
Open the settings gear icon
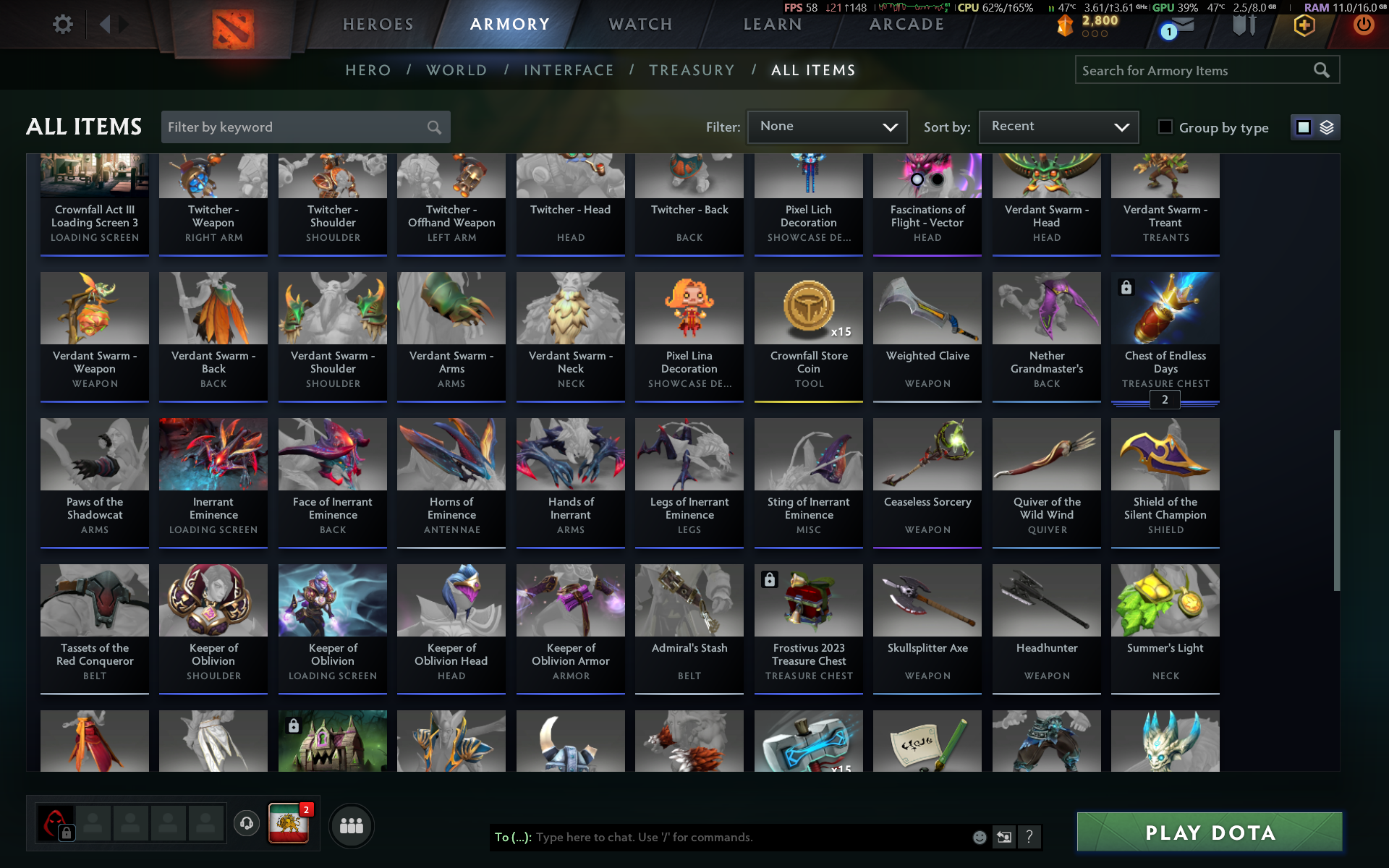click(63, 25)
